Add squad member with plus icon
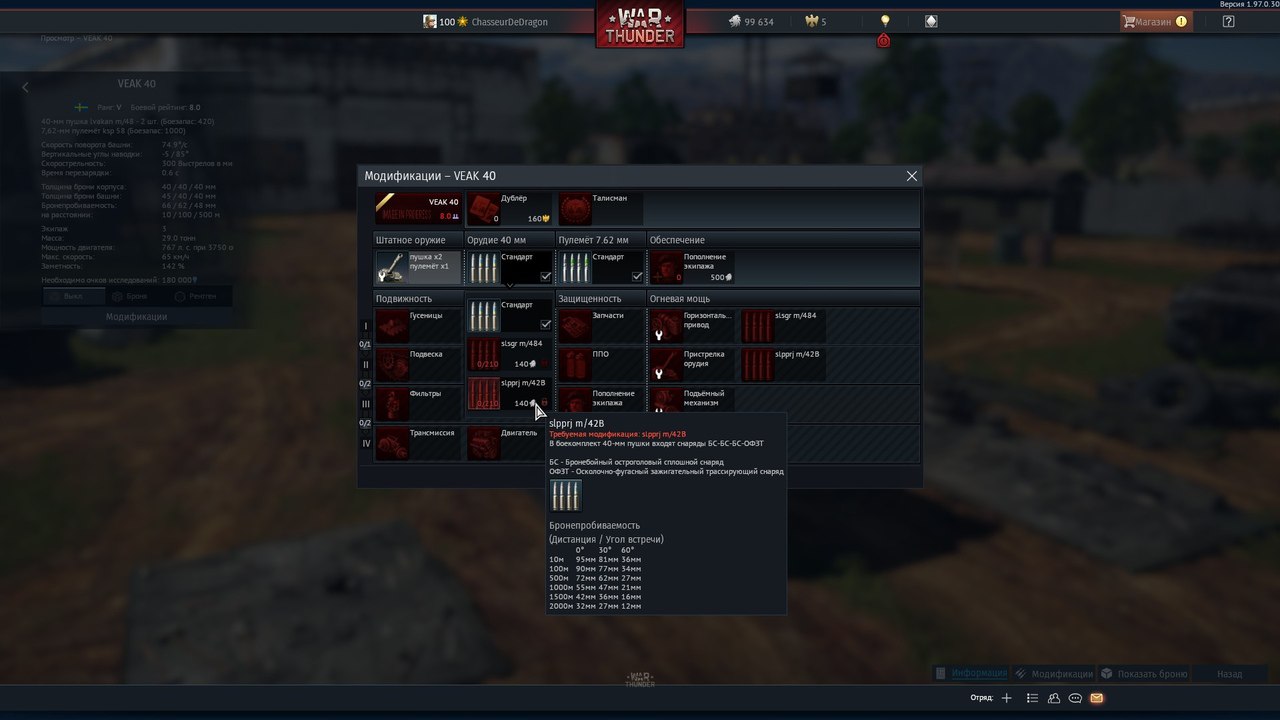The image size is (1280, 720). coord(1007,698)
